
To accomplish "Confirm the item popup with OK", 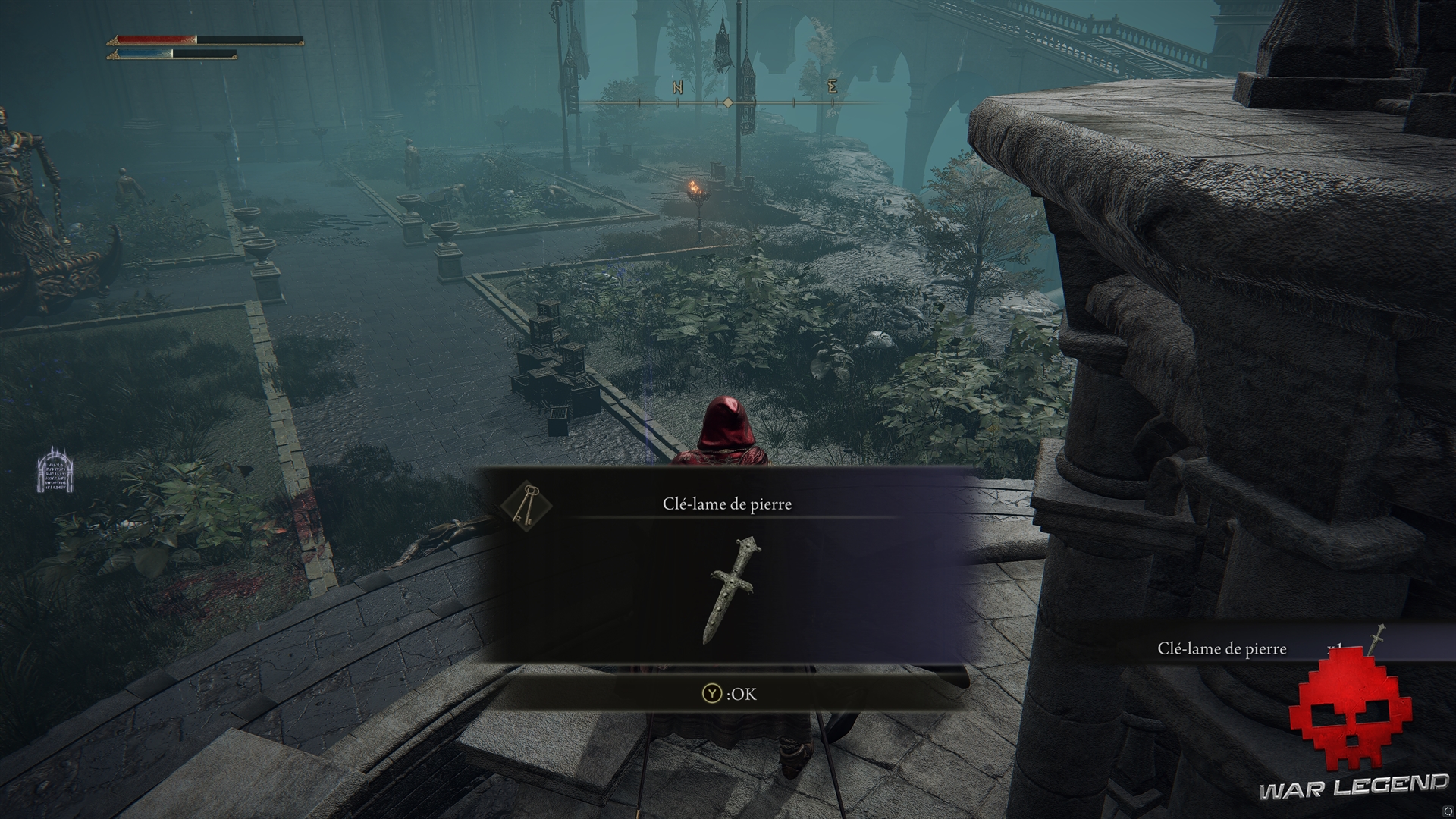I will pyautogui.click(x=729, y=694).
